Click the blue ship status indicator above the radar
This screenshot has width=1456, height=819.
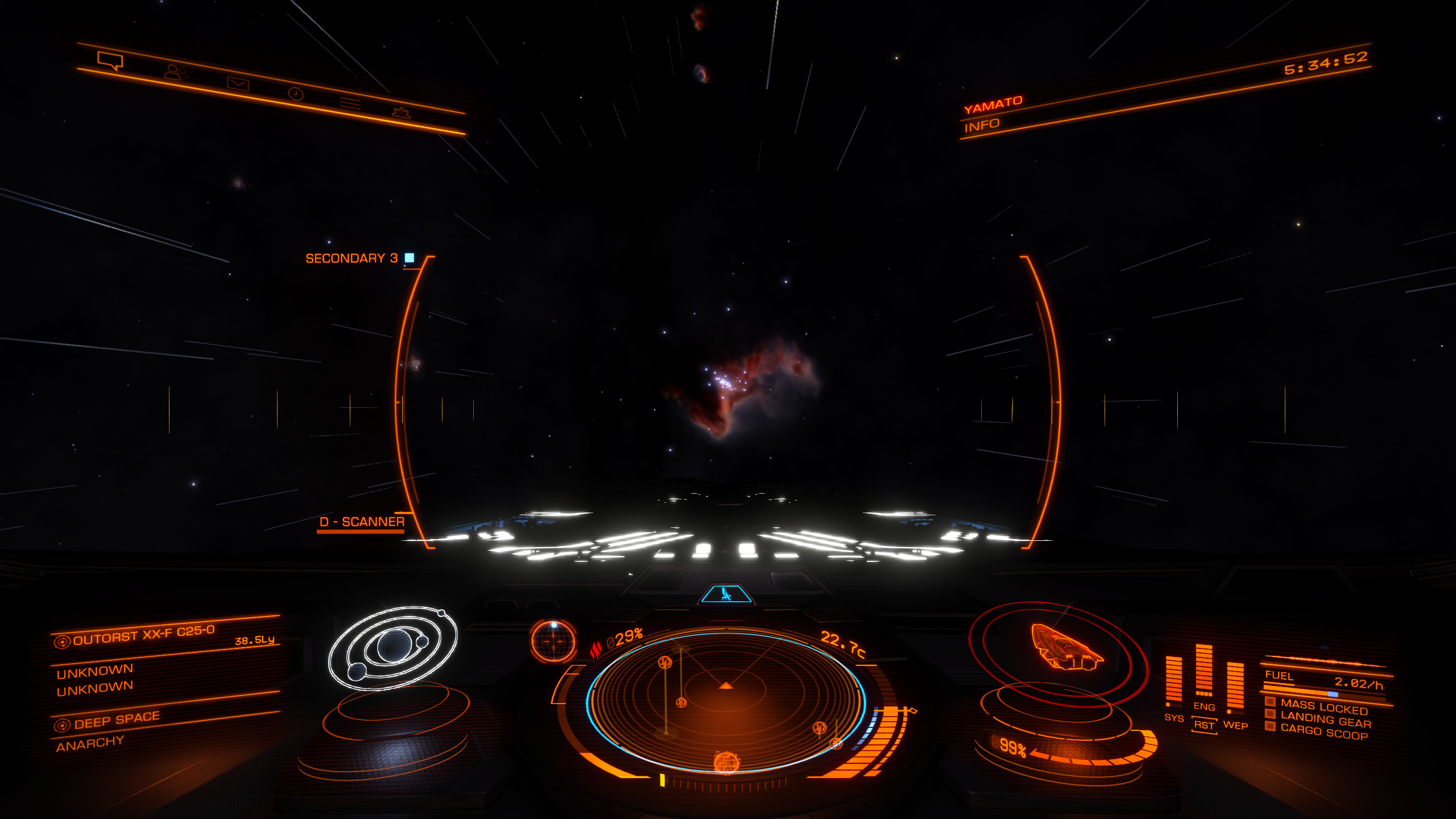click(x=726, y=594)
